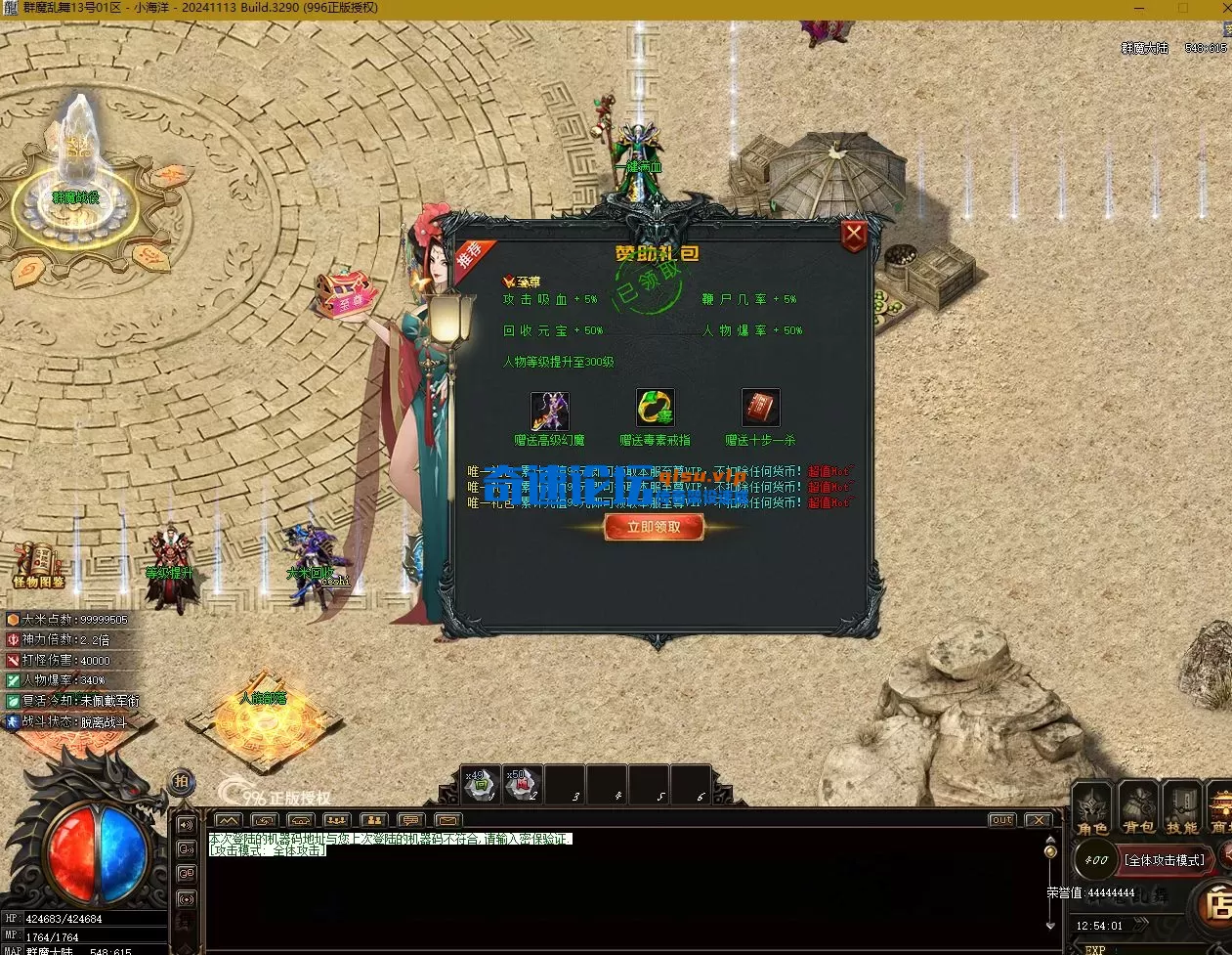Click the round 拍 auction button
Viewport: 1232px width, 955px height.
182,782
